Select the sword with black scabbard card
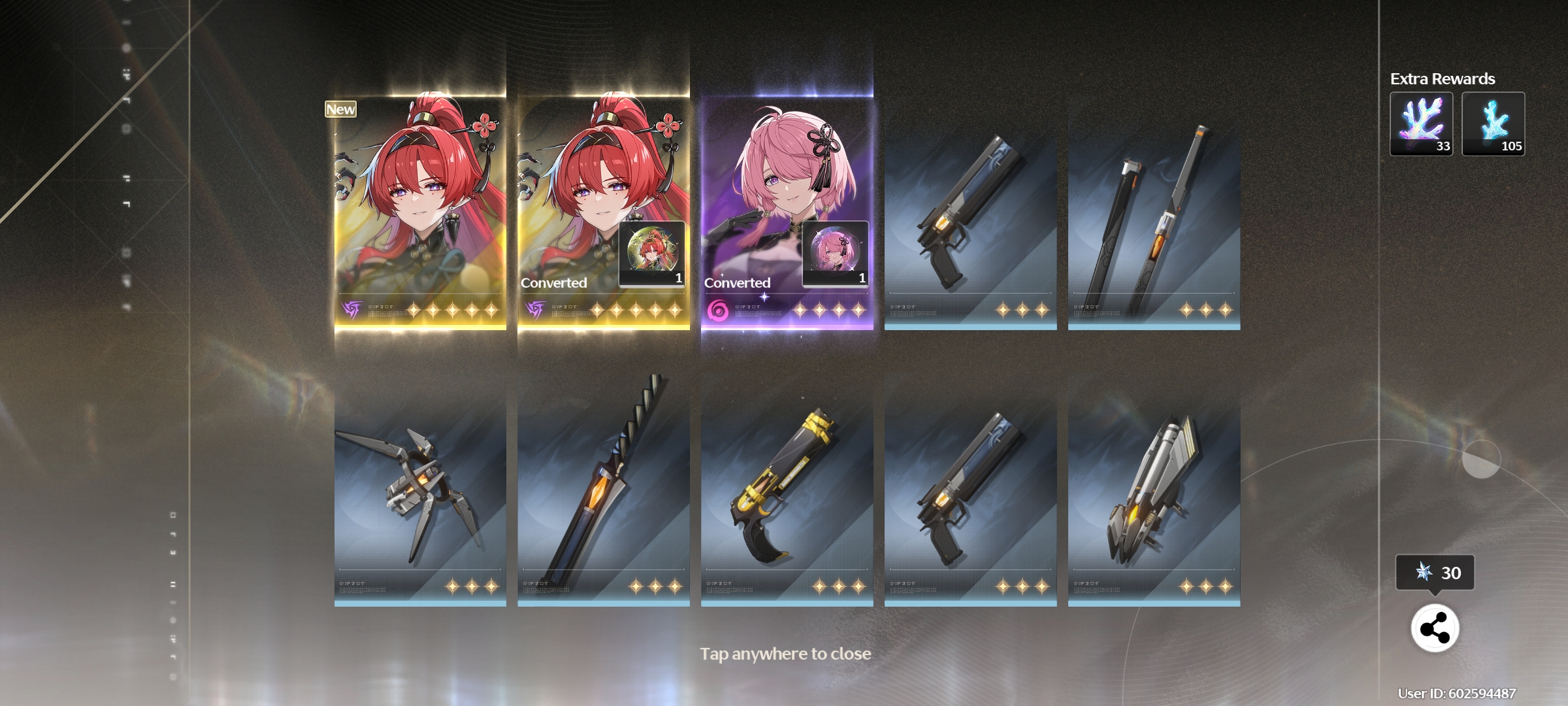 (x=1154, y=216)
